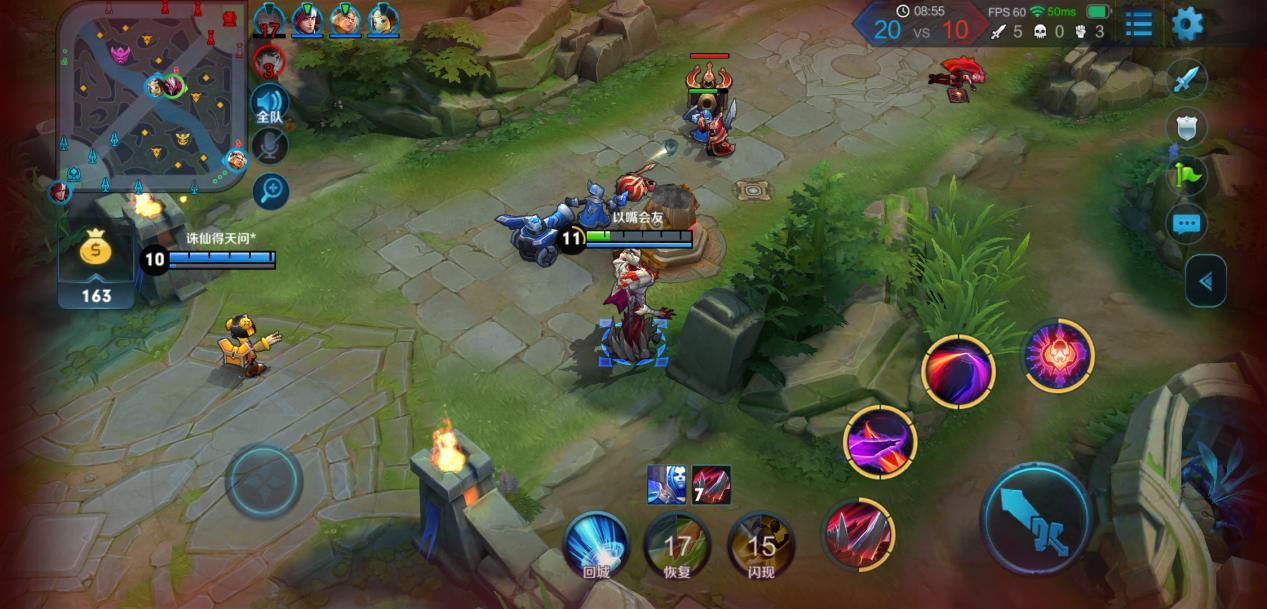The image size is (1267, 609).
Task: Open the gold shop showing 163
Action: [96, 266]
